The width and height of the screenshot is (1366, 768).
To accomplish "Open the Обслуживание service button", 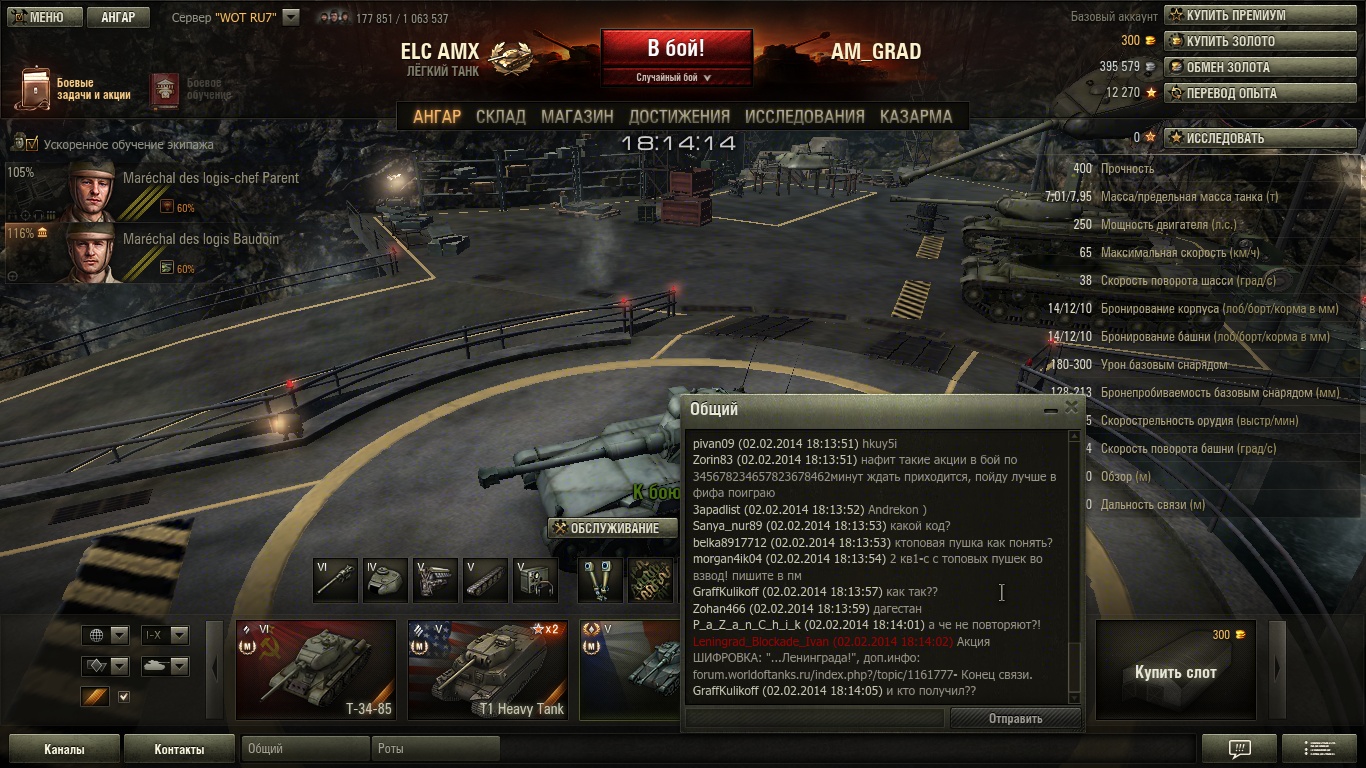I will click(x=611, y=528).
